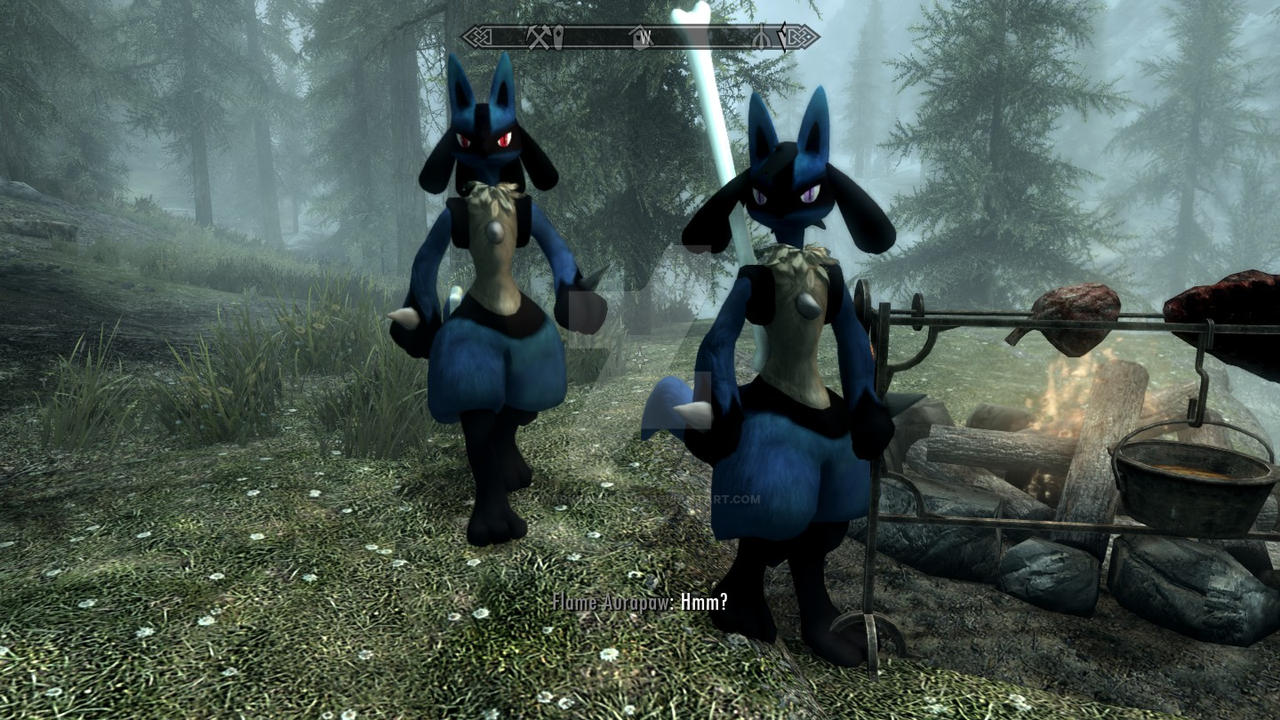Click the black quest arrow near the compass right
Viewport: 1280px width, 720px height.
[x=783, y=36]
